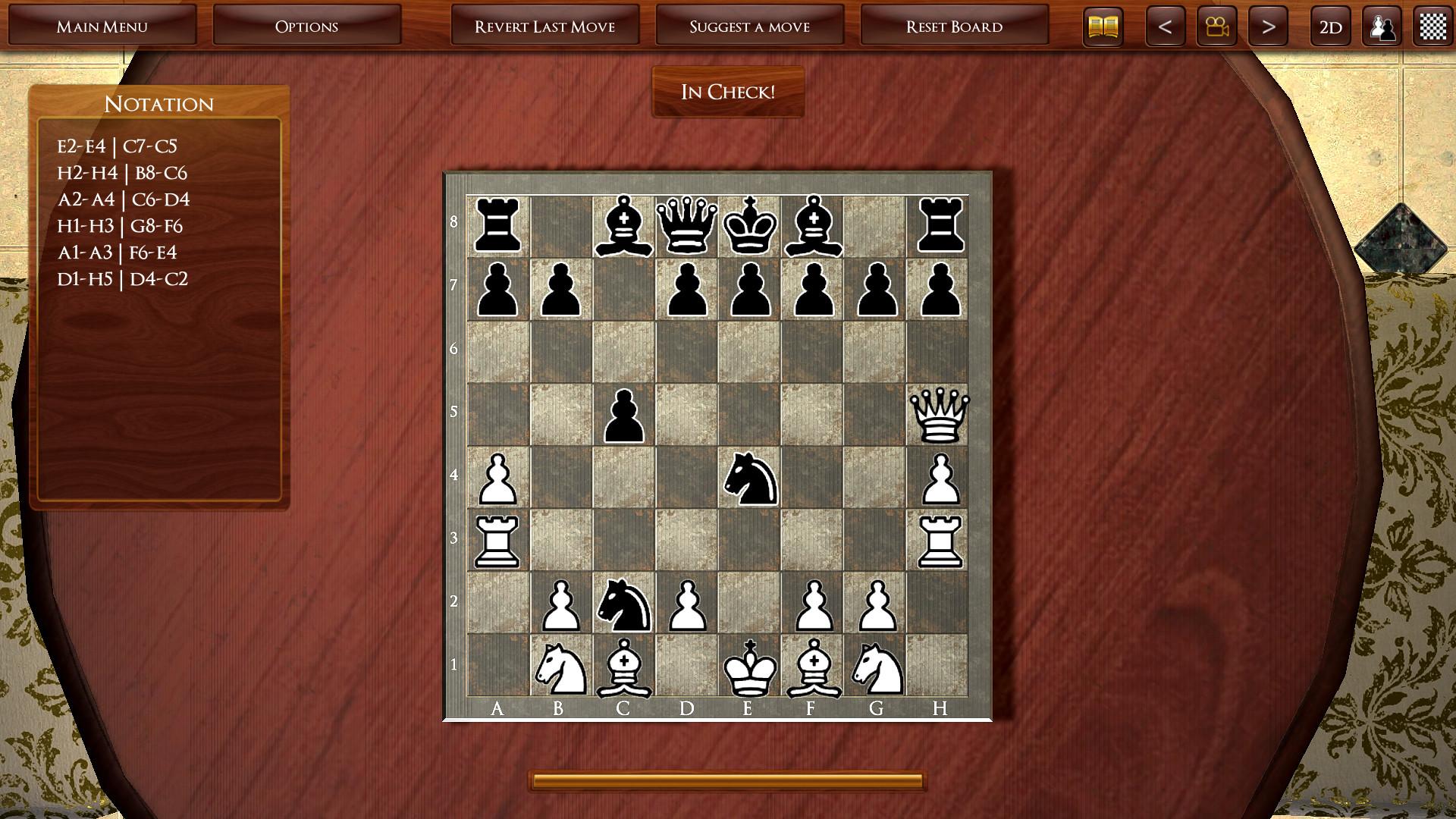Open piece set options via the pawns icon
The image size is (1456, 819).
tap(1383, 25)
